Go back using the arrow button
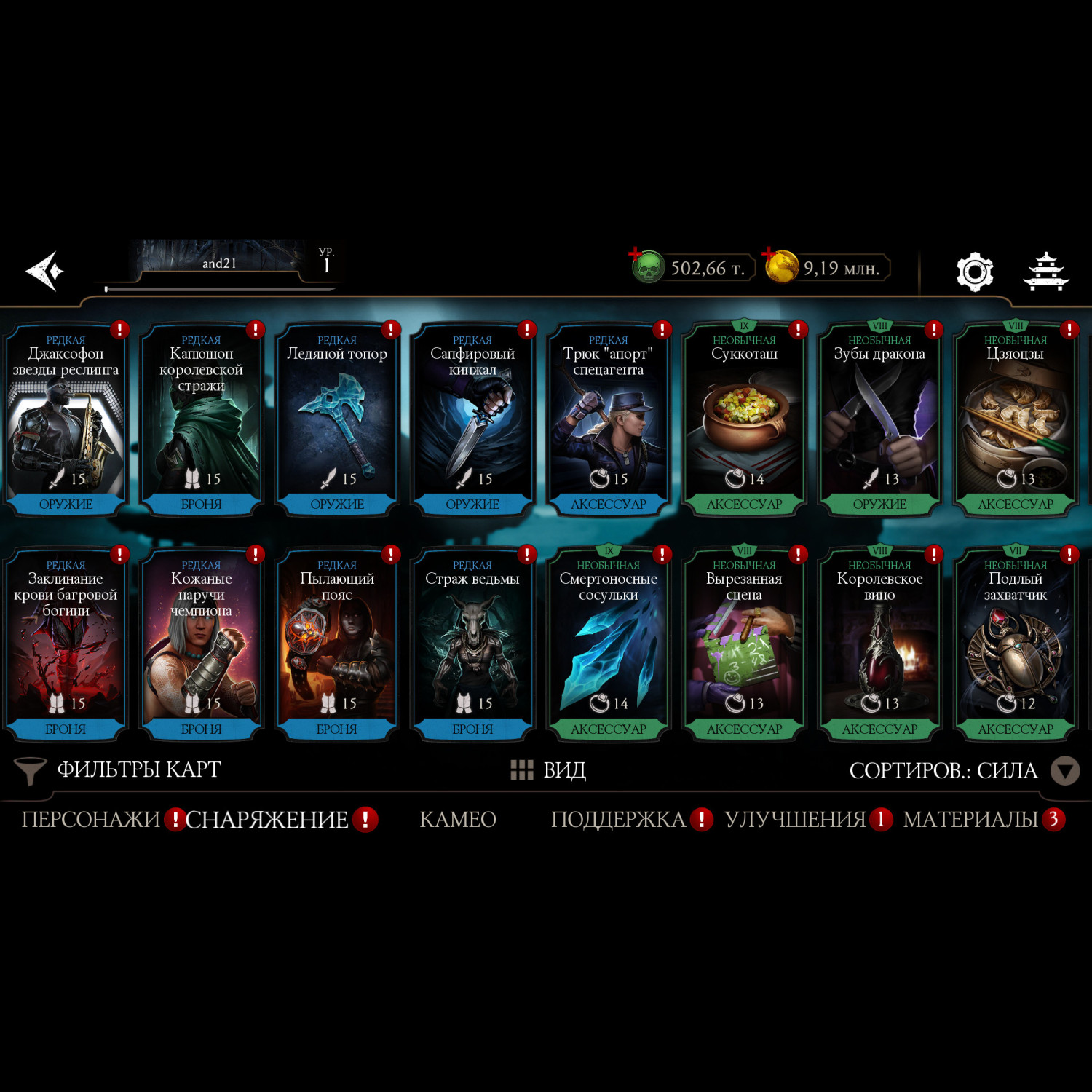 point(45,271)
